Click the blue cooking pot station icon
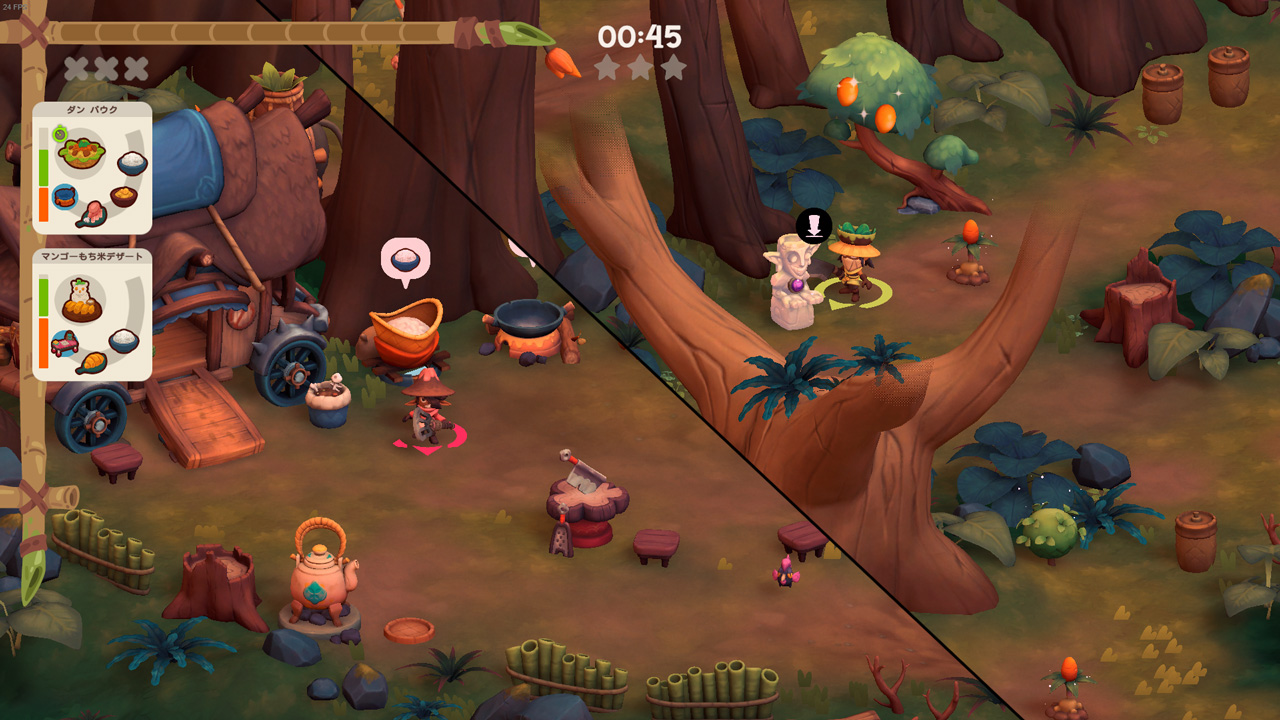1280x720 pixels. (64, 196)
